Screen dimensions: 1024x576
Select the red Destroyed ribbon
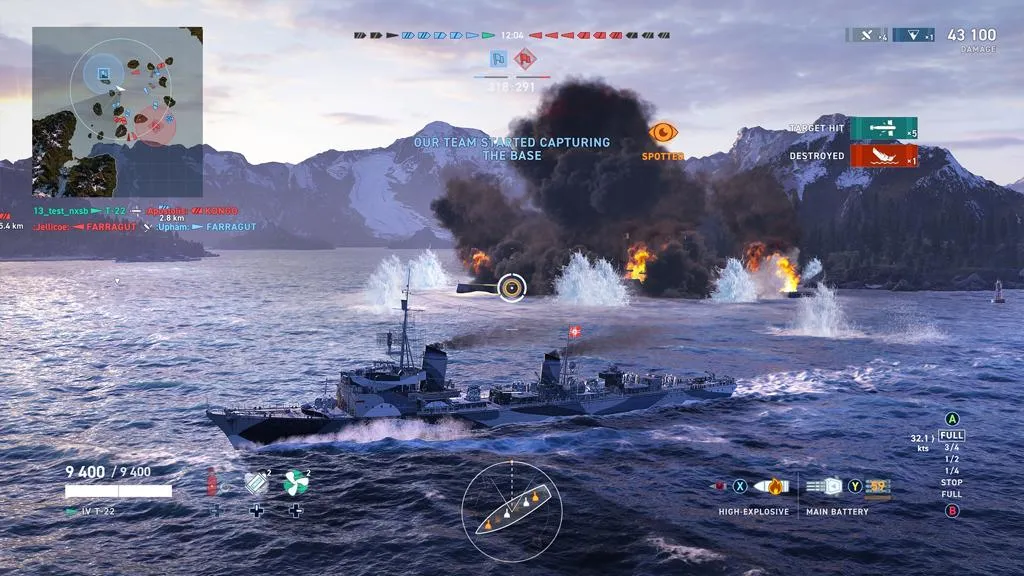click(883, 156)
